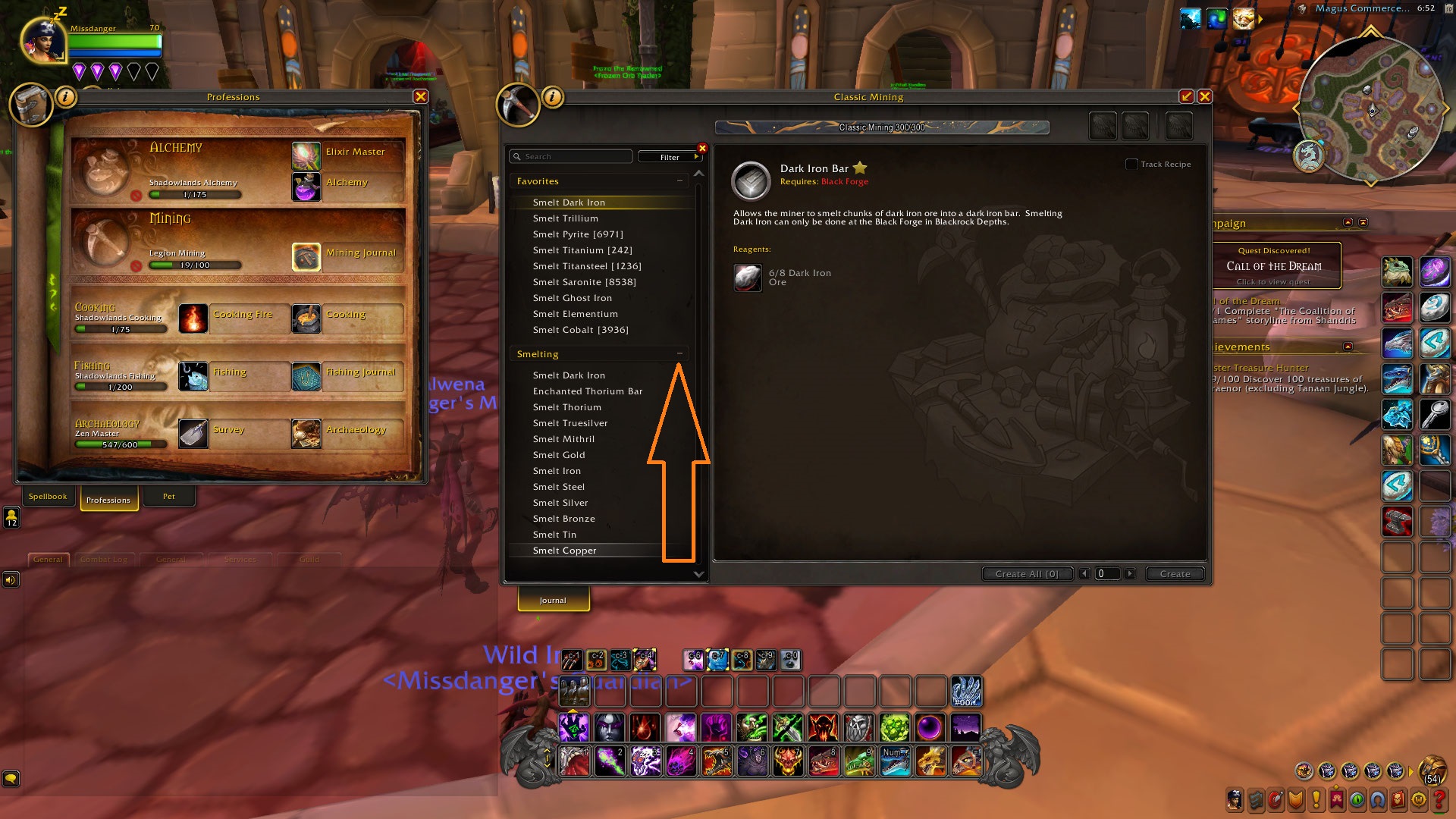Switch to the Pet tab
Viewport: 1456px width, 819px height.
tap(168, 497)
